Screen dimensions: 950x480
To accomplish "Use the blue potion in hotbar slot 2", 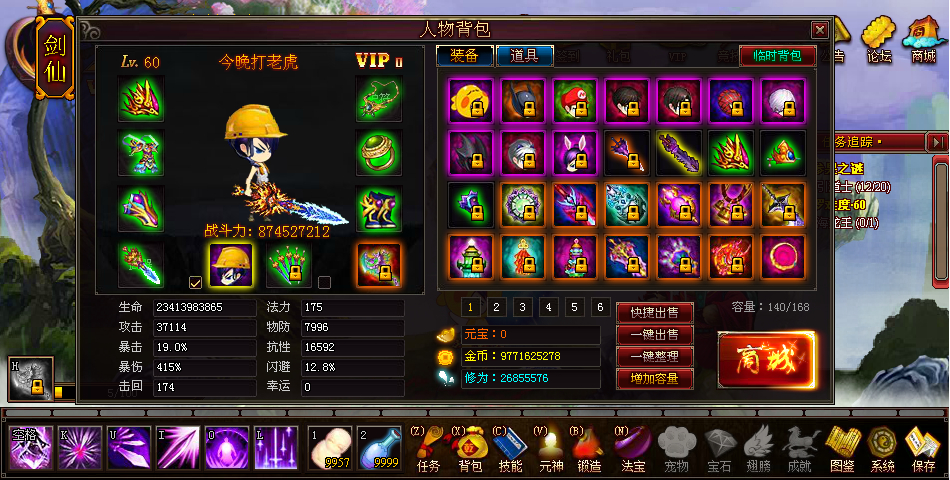I will [x=376, y=448].
